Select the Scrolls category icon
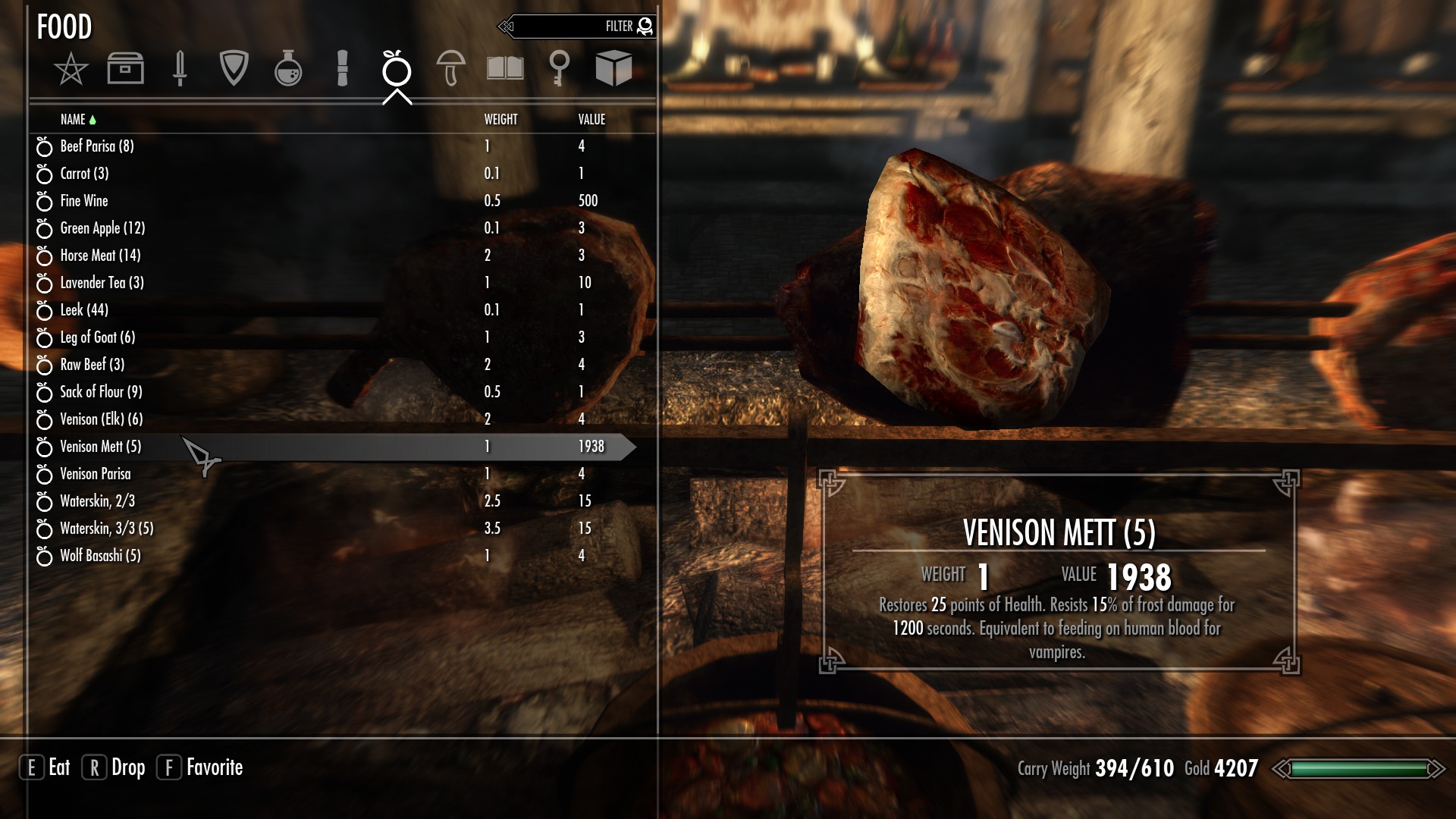Image resolution: width=1456 pixels, height=819 pixels. click(342, 69)
